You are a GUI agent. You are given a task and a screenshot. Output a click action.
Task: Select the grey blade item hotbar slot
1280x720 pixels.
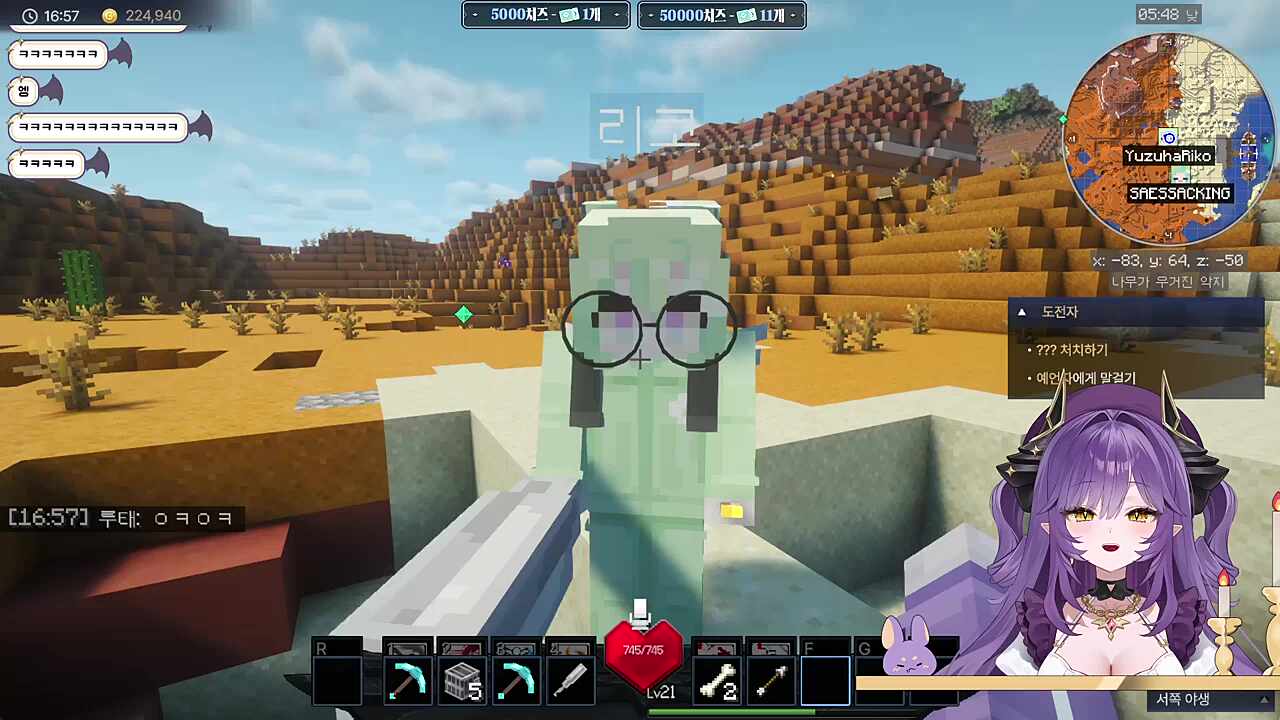[571, 681]
